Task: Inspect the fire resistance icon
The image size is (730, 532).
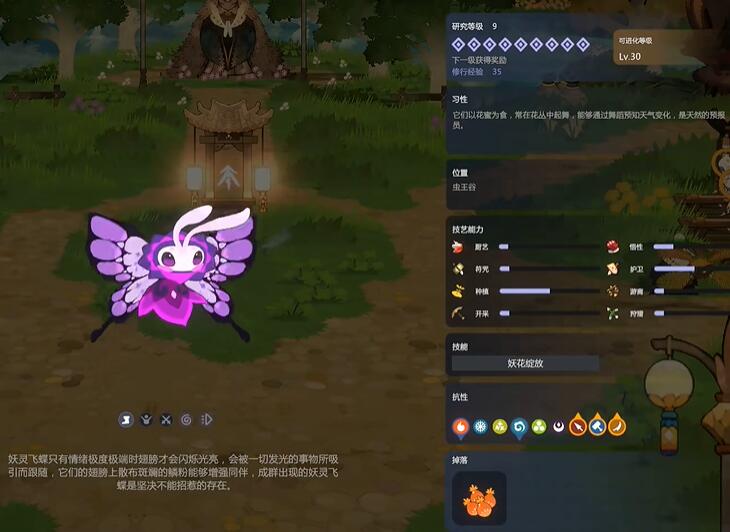Action: 460,427
